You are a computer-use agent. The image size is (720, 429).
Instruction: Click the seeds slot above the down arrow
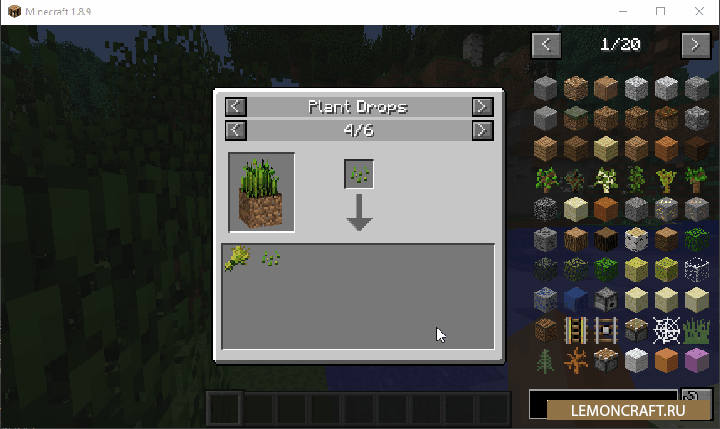pos(360,175)
